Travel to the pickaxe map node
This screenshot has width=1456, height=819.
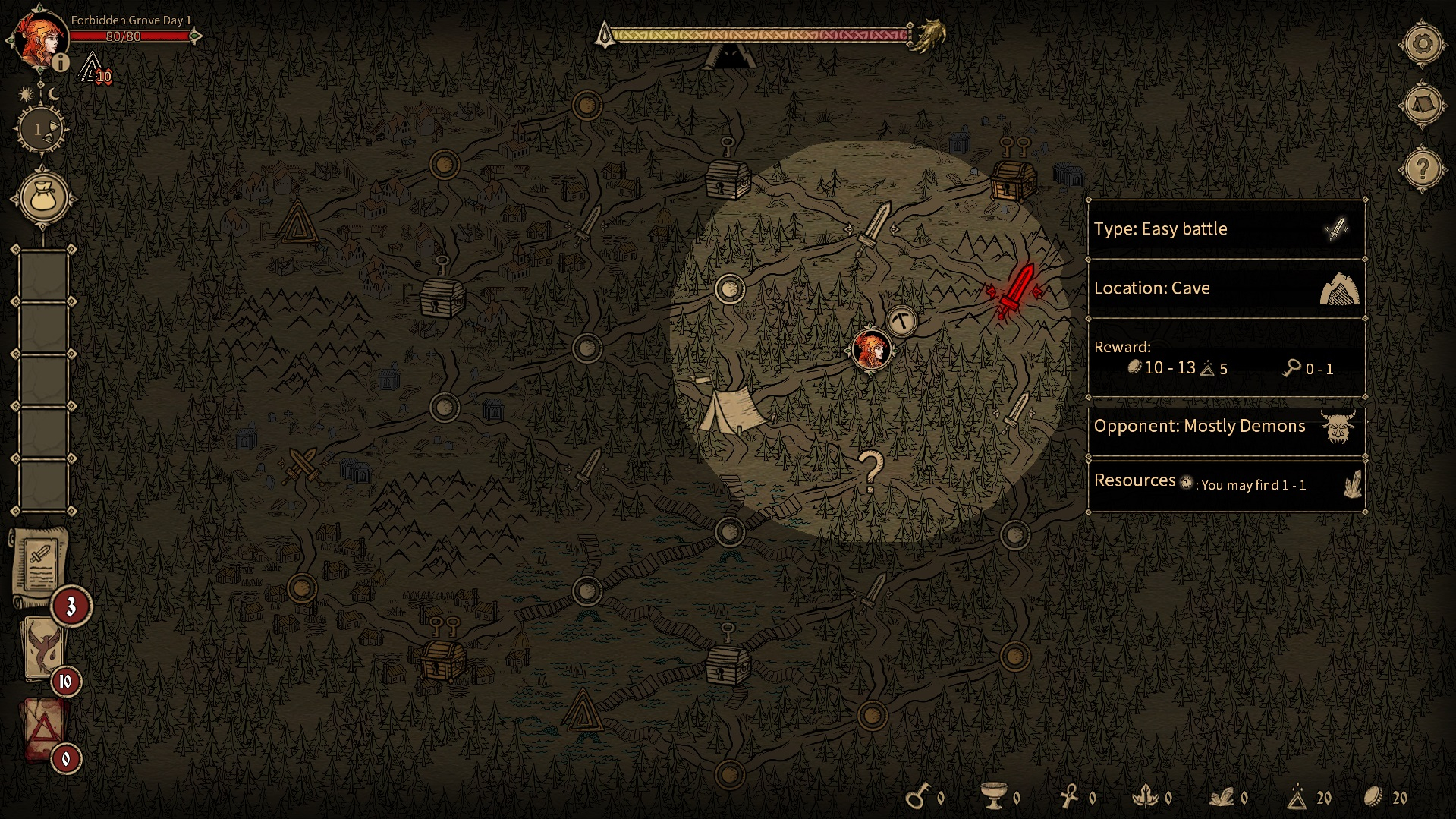[x=901, y=321]
